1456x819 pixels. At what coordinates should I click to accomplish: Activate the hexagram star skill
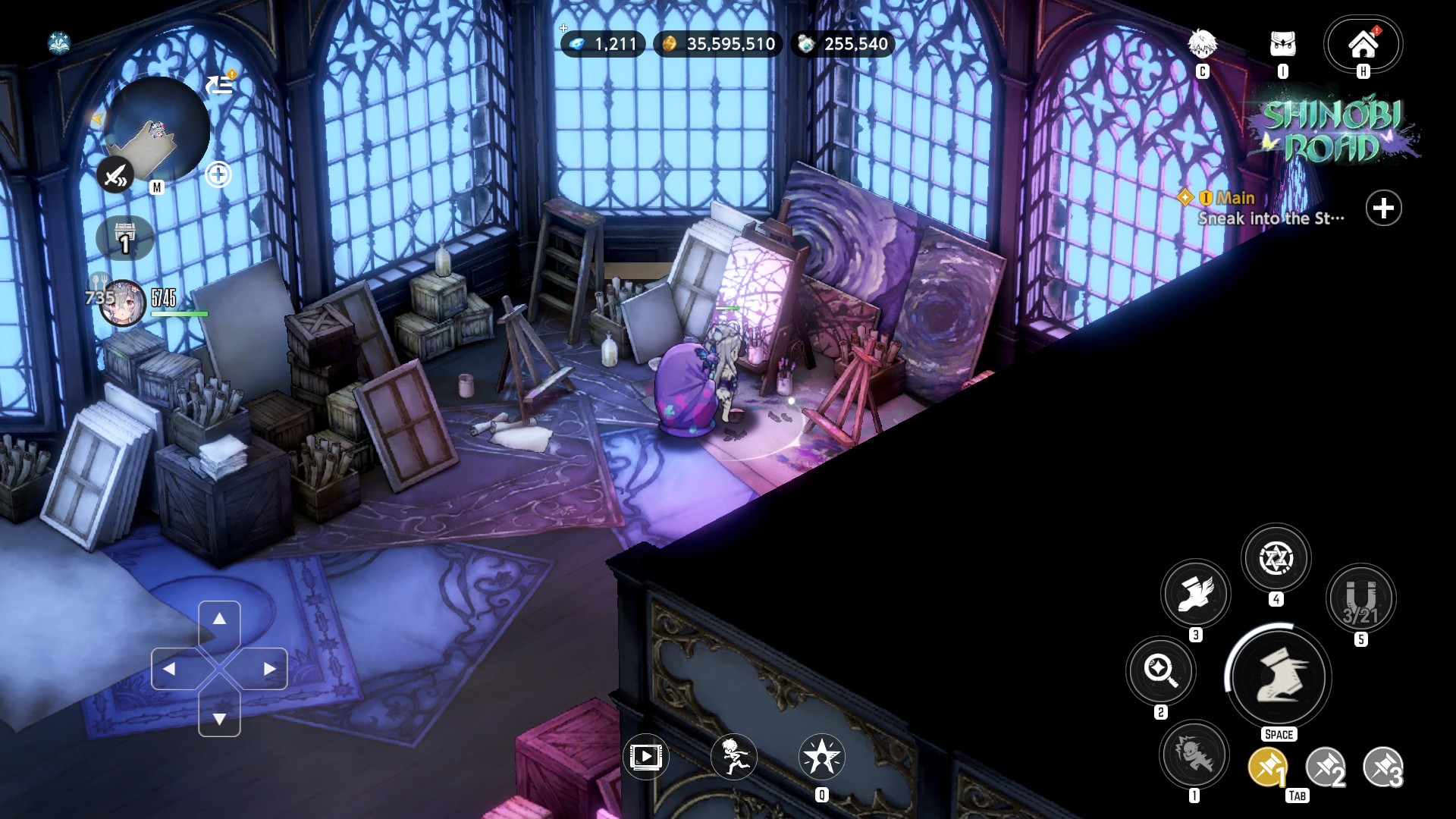(x=1276, y=559)
